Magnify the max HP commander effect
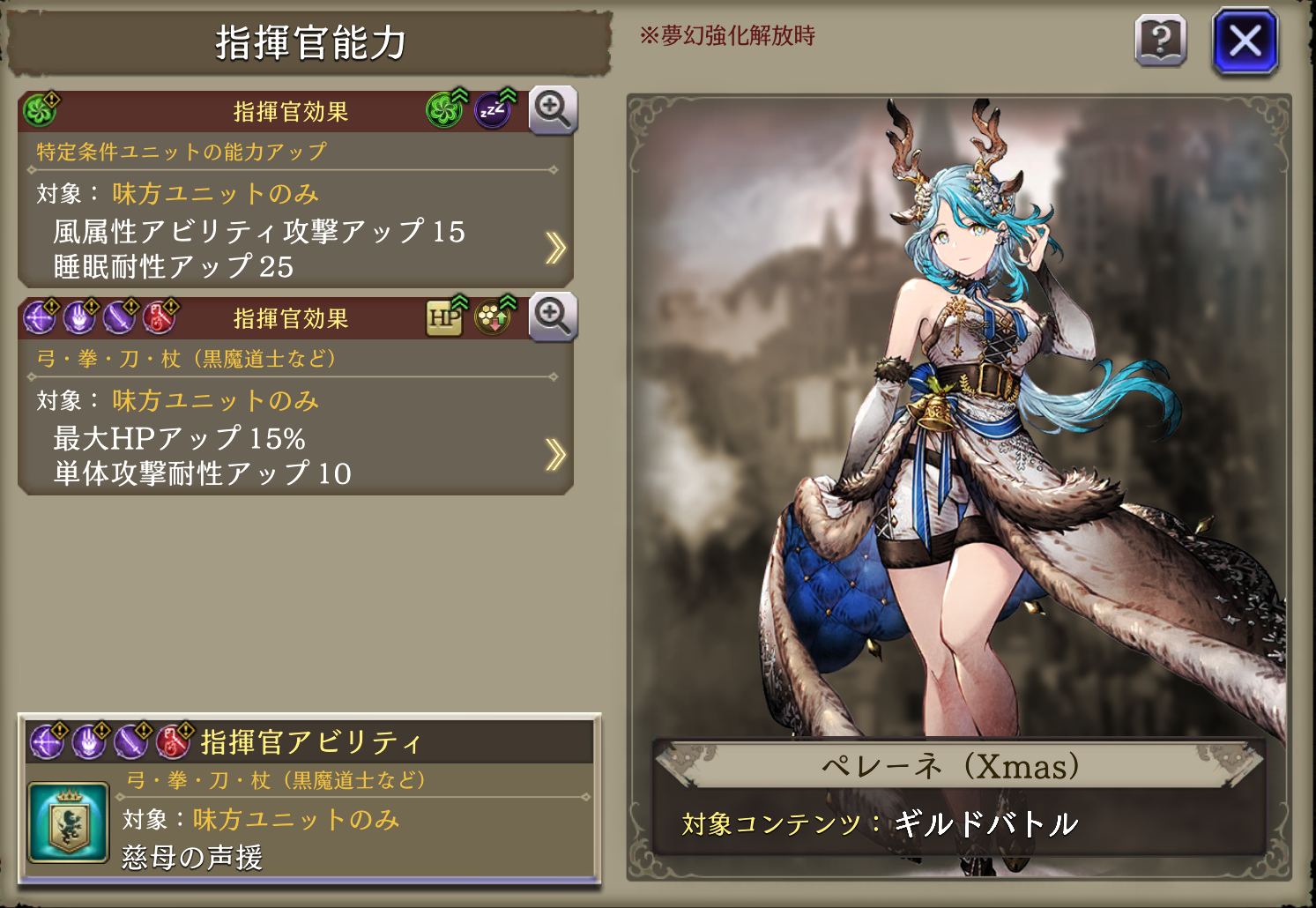 click(553, 316)
